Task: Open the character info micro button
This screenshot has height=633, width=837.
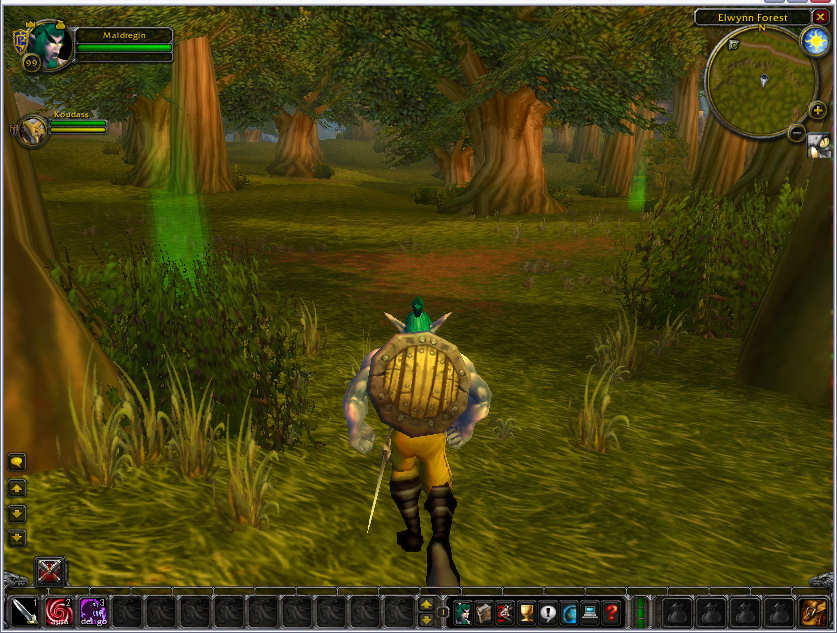Action: 463,612
